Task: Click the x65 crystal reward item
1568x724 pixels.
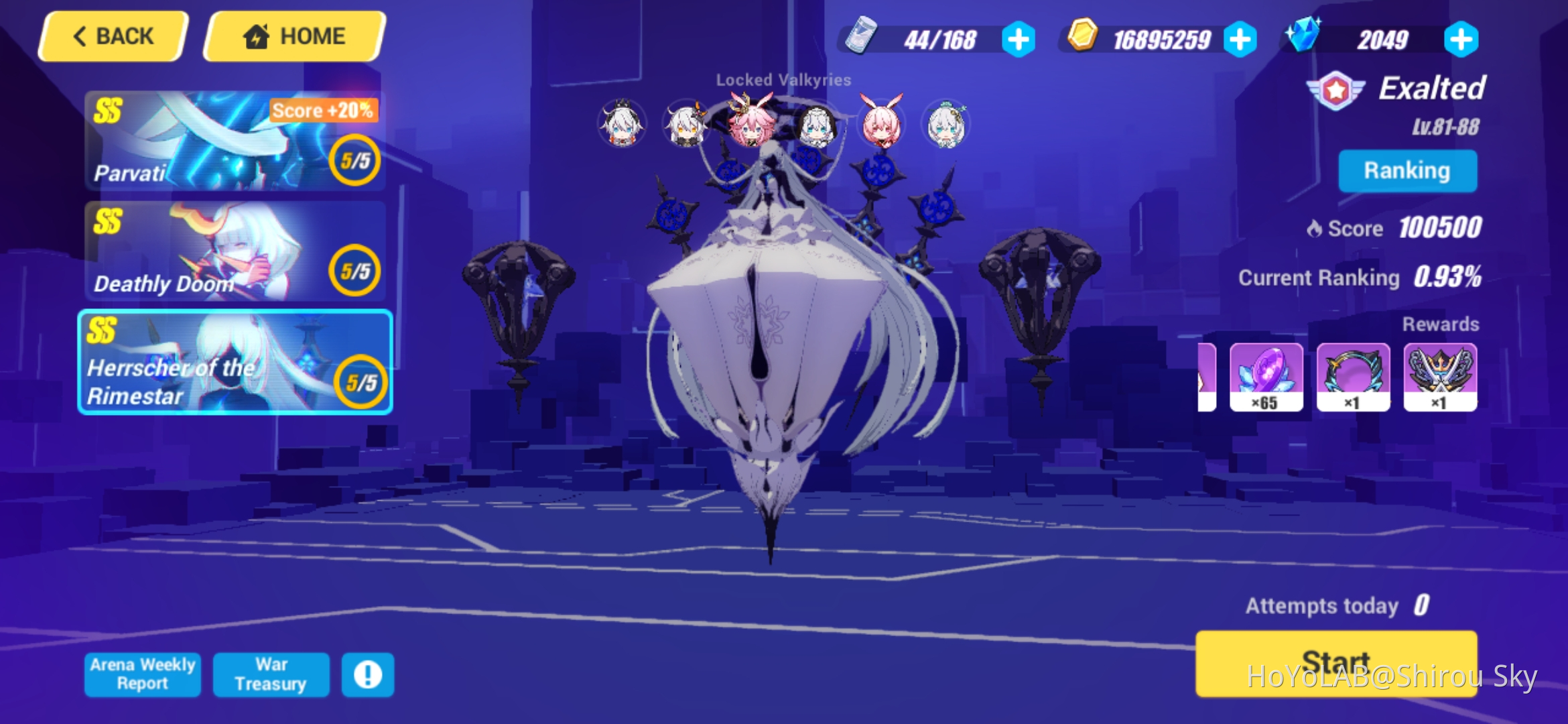Action: coord(1266,377)
